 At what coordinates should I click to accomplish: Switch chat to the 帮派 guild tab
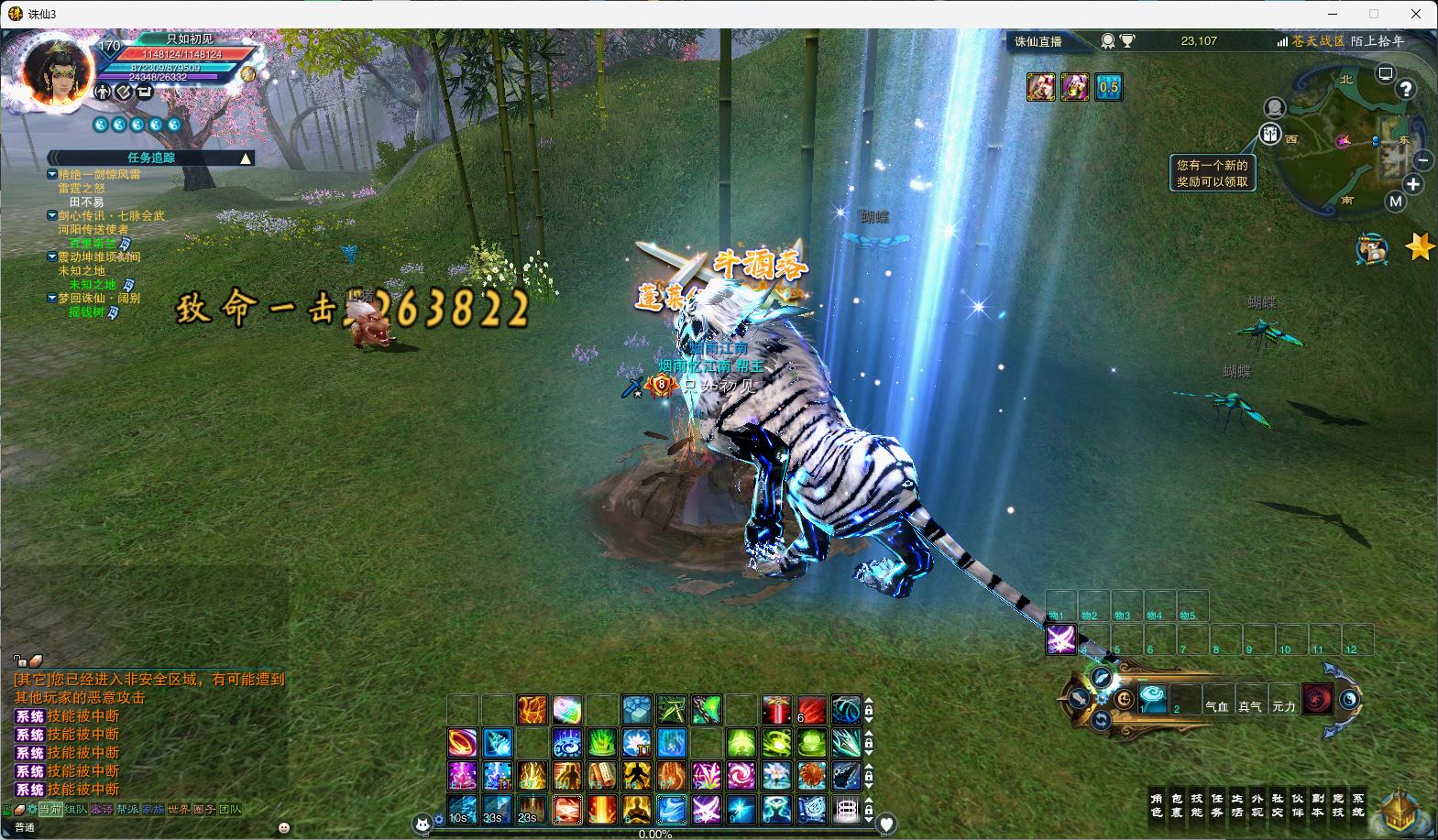tap(127, 810)
